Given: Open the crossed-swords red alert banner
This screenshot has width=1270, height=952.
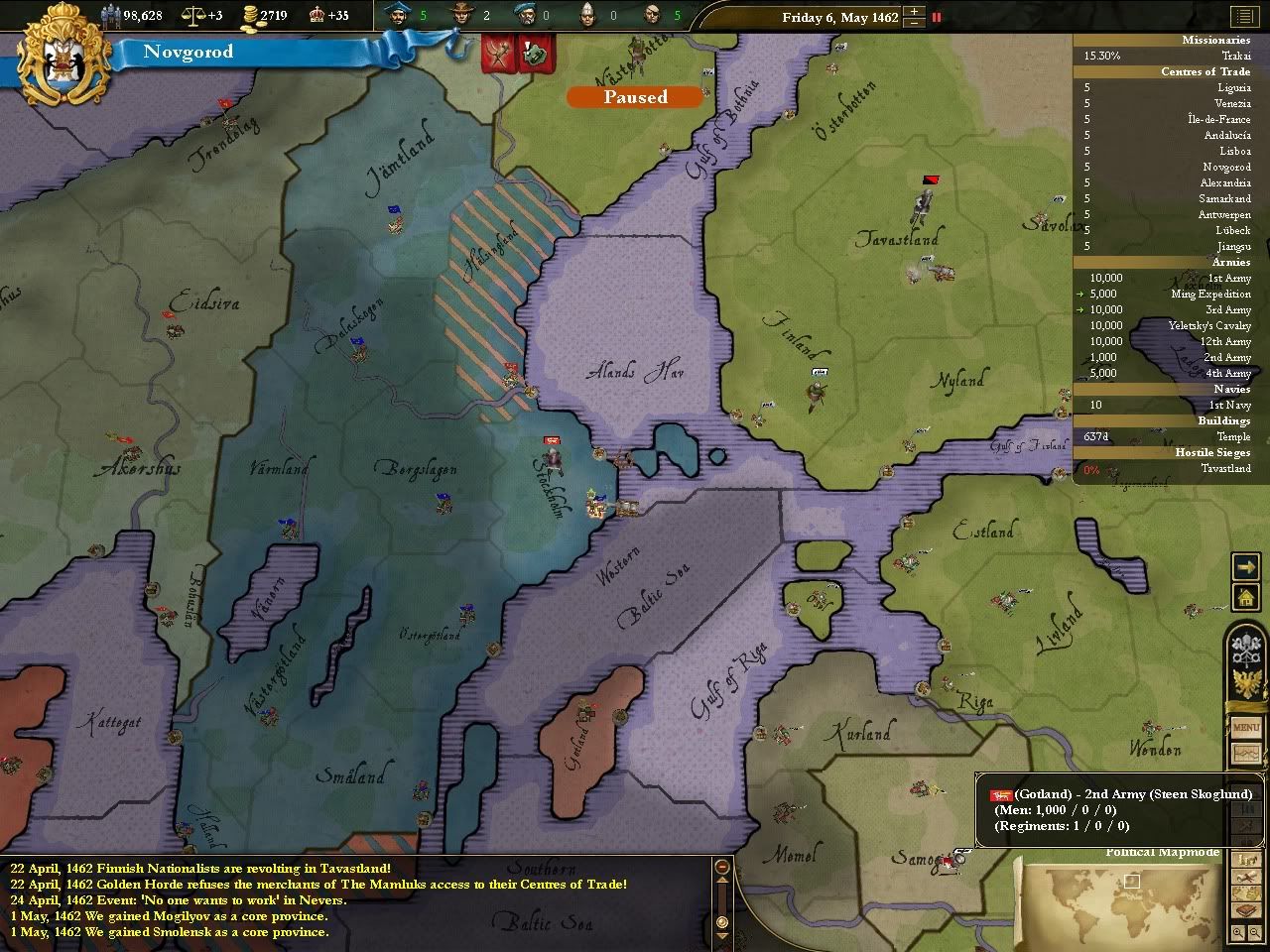Looking at the screenshot, I should [497, 56].
